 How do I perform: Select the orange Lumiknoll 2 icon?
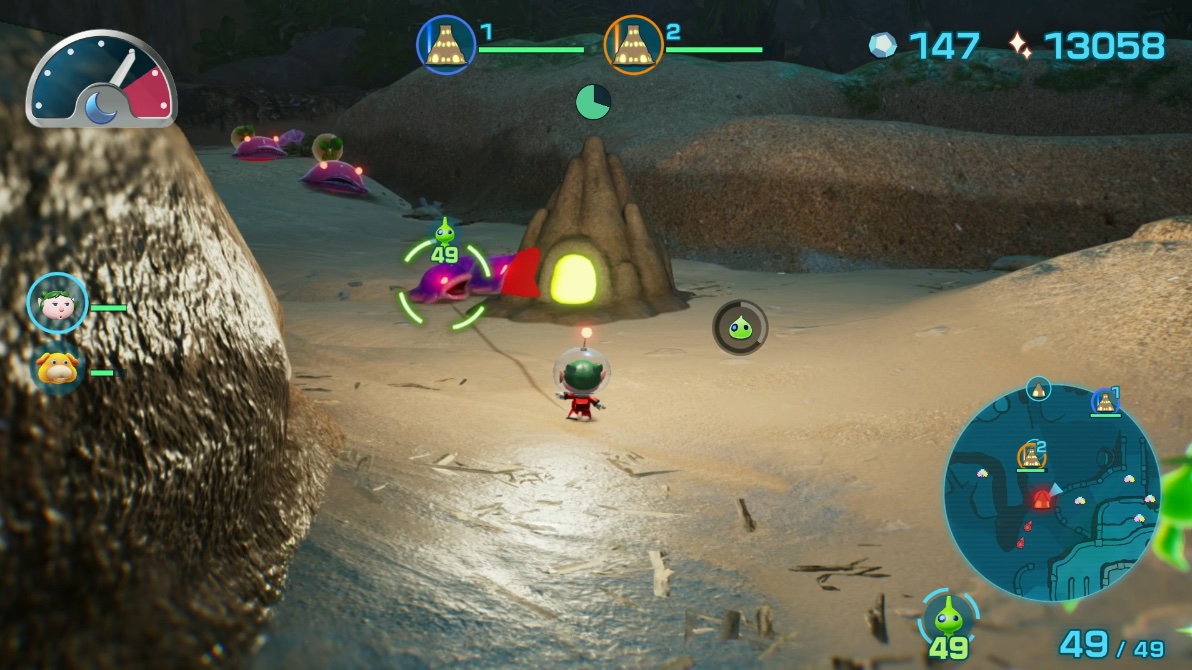(x=634, y=45)
